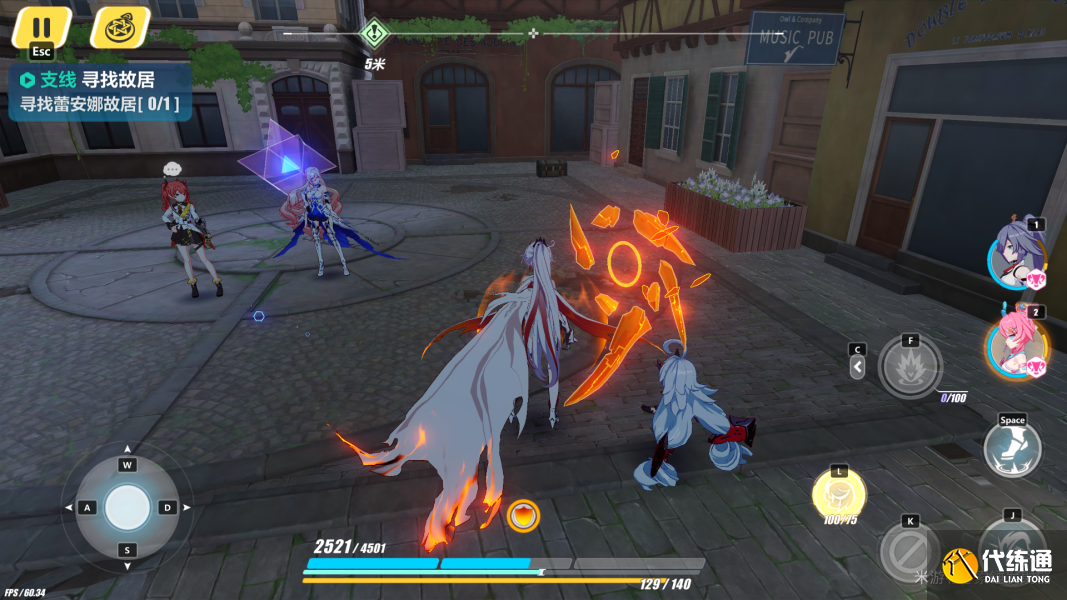Trigger the evade boot skill button
The image size is (1067, 600).
(1012, 447)
